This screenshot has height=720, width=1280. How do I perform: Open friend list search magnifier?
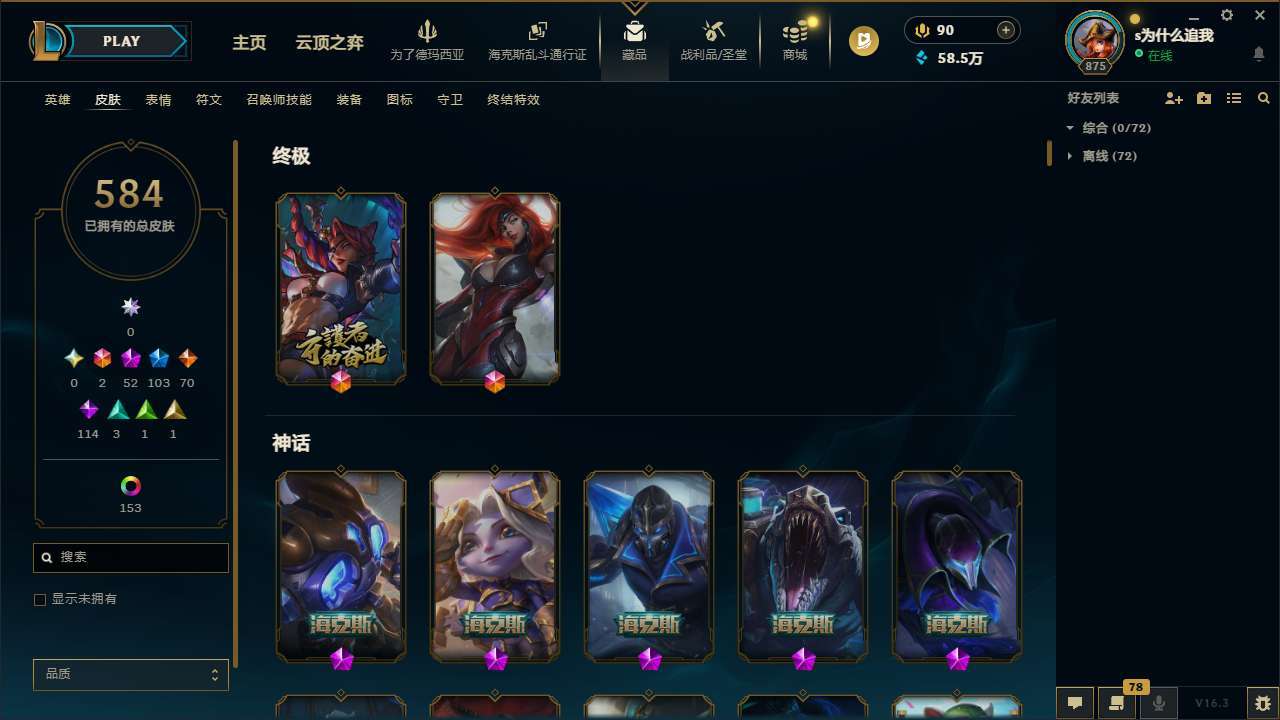[1263, 98]
